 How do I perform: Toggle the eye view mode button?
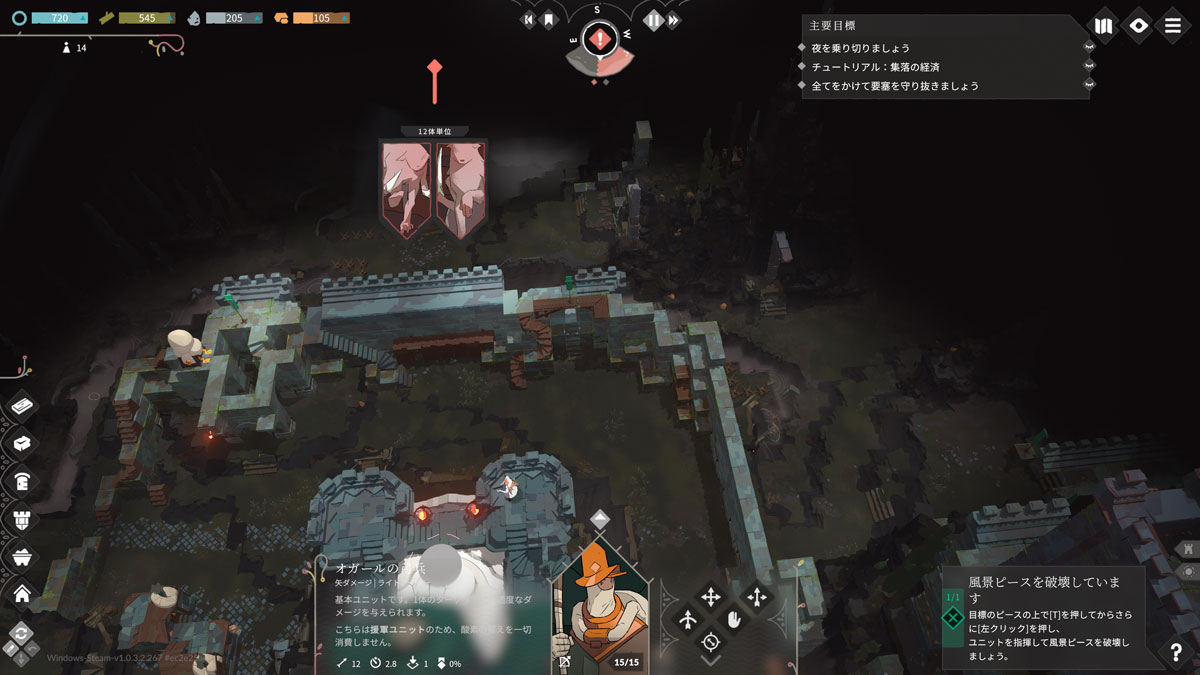(1138, 25)
